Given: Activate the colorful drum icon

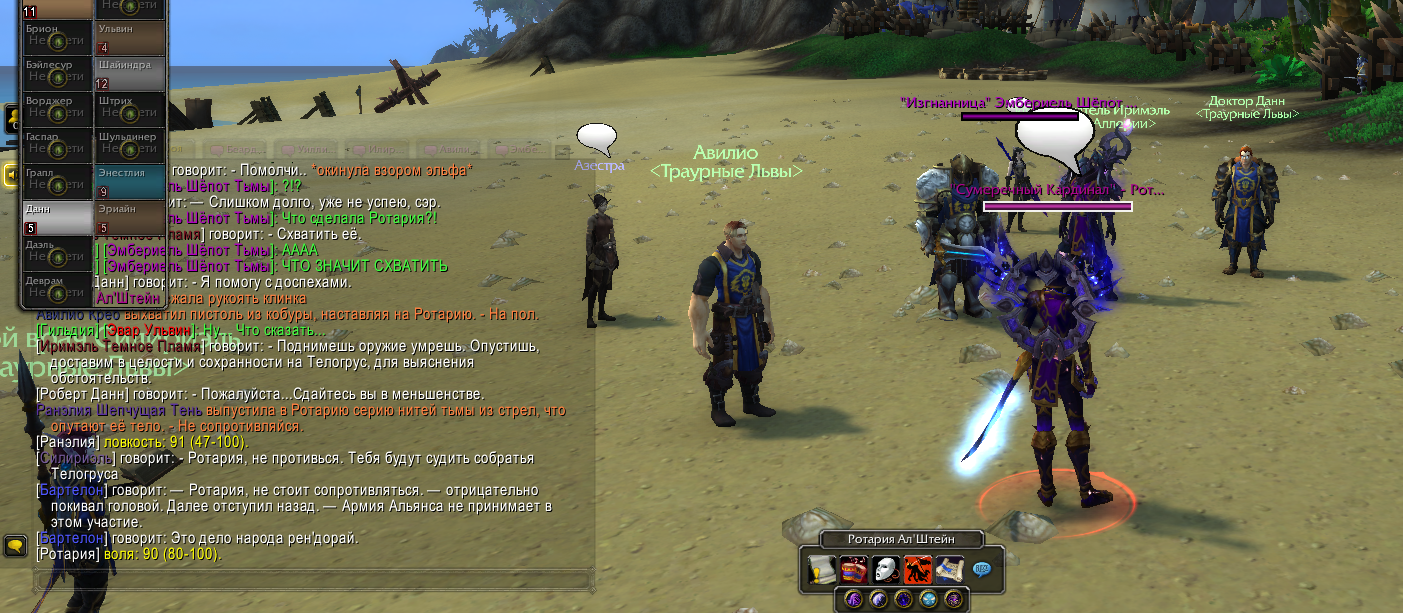Looking at the screenshot, I should [854, 570].
